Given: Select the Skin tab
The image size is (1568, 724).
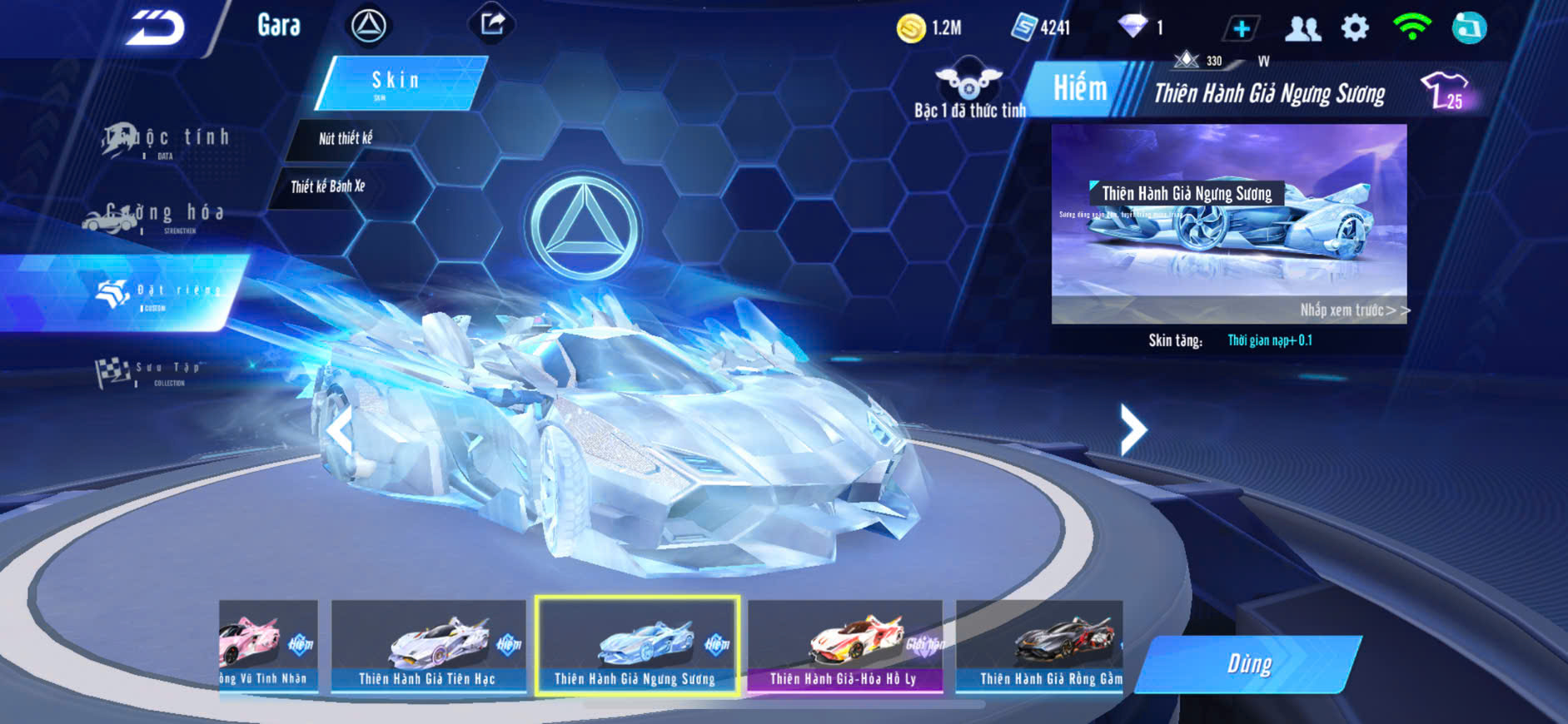Looking at the screenshot, I should click(x=400, y=82).
